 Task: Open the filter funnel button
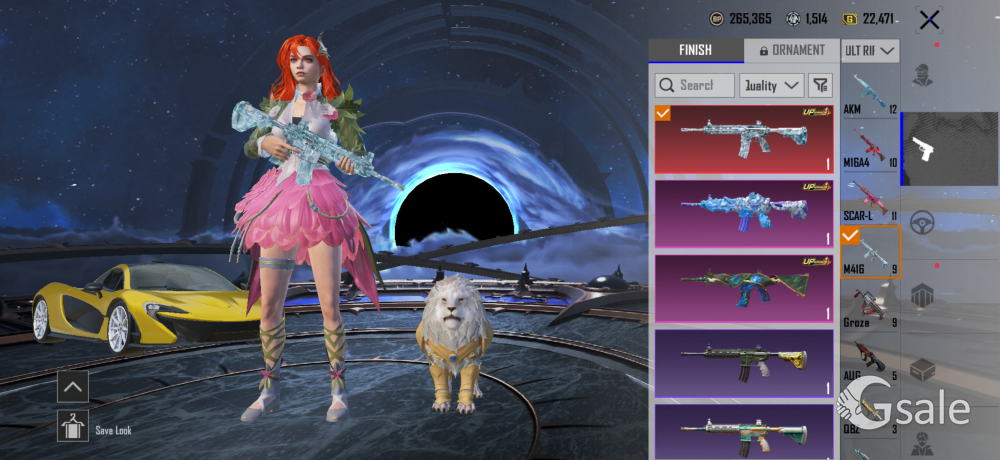(820, 85)
